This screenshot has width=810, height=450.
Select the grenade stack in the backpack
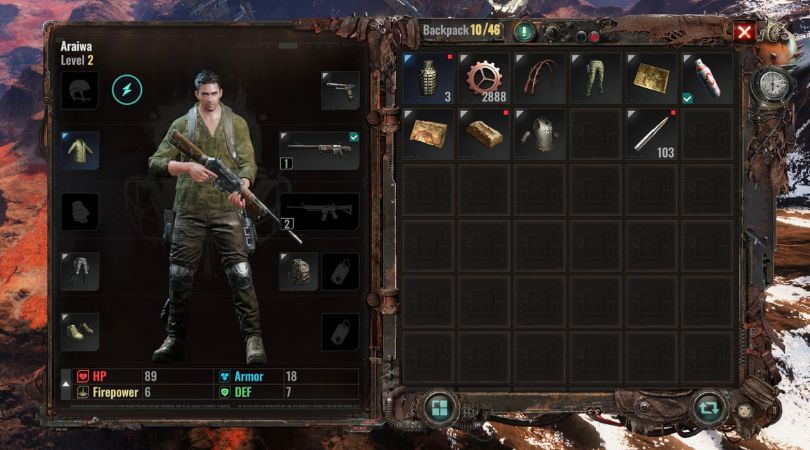click(x=428, y=78)
